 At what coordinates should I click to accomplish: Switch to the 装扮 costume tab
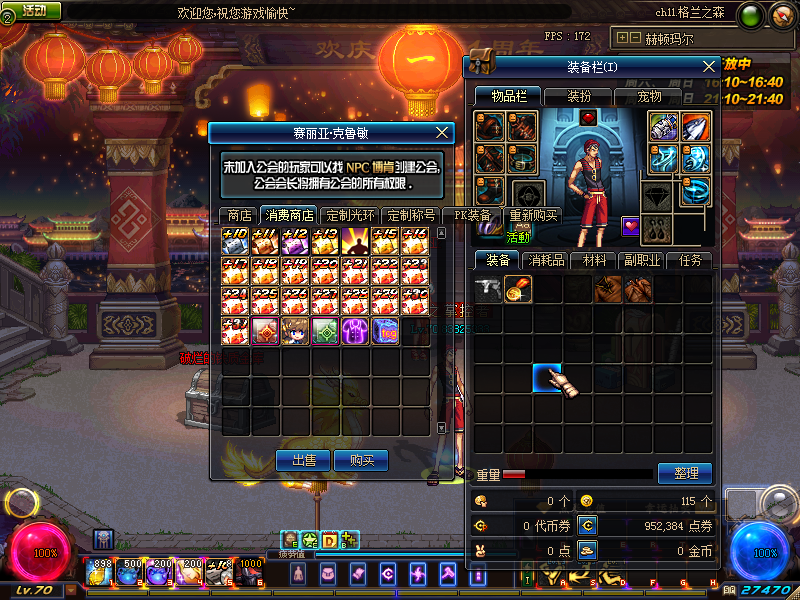(579, 96)
